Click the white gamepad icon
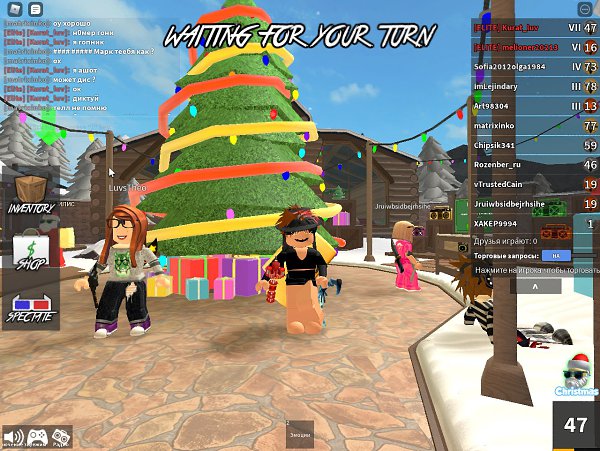600x451 pixels. click(37, 437)
